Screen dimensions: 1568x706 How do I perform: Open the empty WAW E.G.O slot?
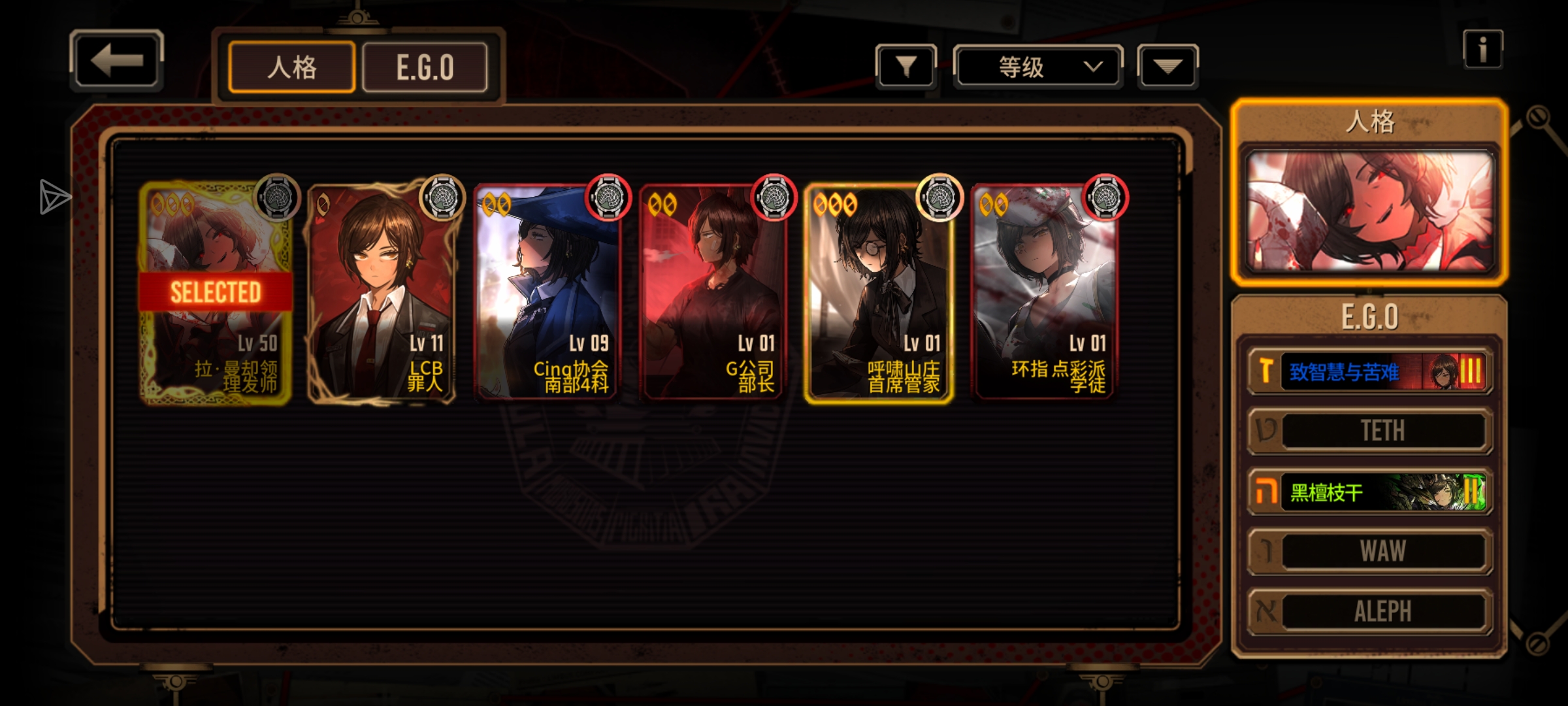(1369, 552)
